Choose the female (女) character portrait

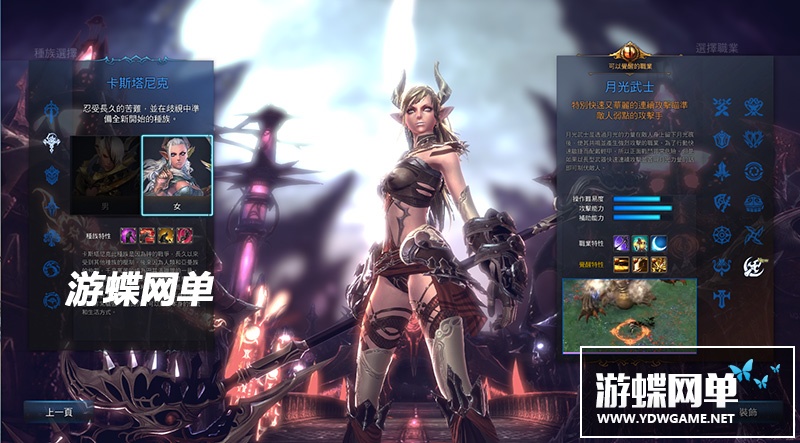click(176, 174)
